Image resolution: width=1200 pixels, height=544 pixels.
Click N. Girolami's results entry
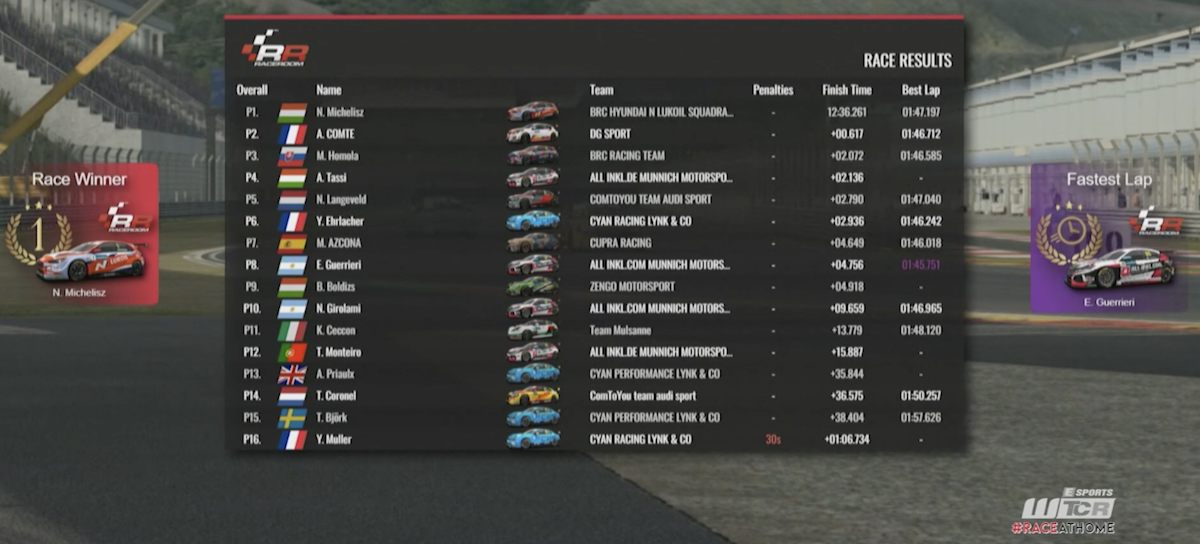[x=595, y=309]
